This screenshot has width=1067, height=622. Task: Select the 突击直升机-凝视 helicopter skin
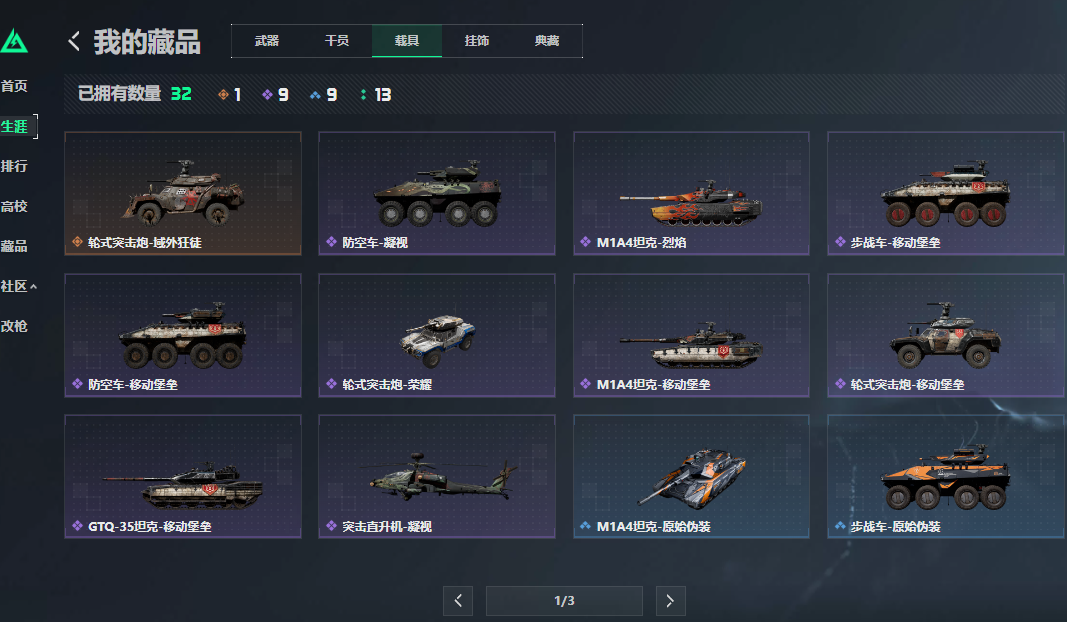[437, 476]
